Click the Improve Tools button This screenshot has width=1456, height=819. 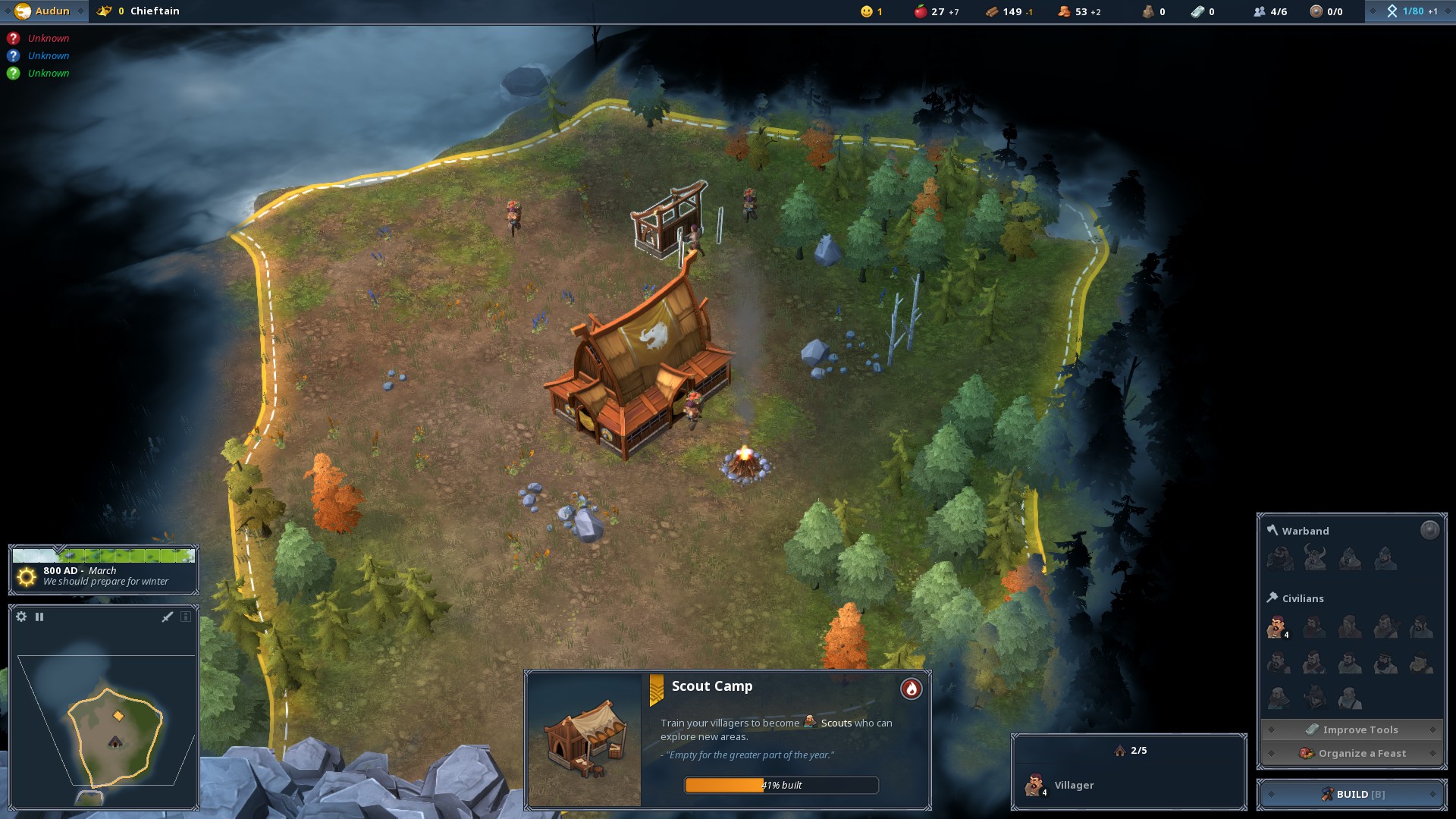(1351, 729)
